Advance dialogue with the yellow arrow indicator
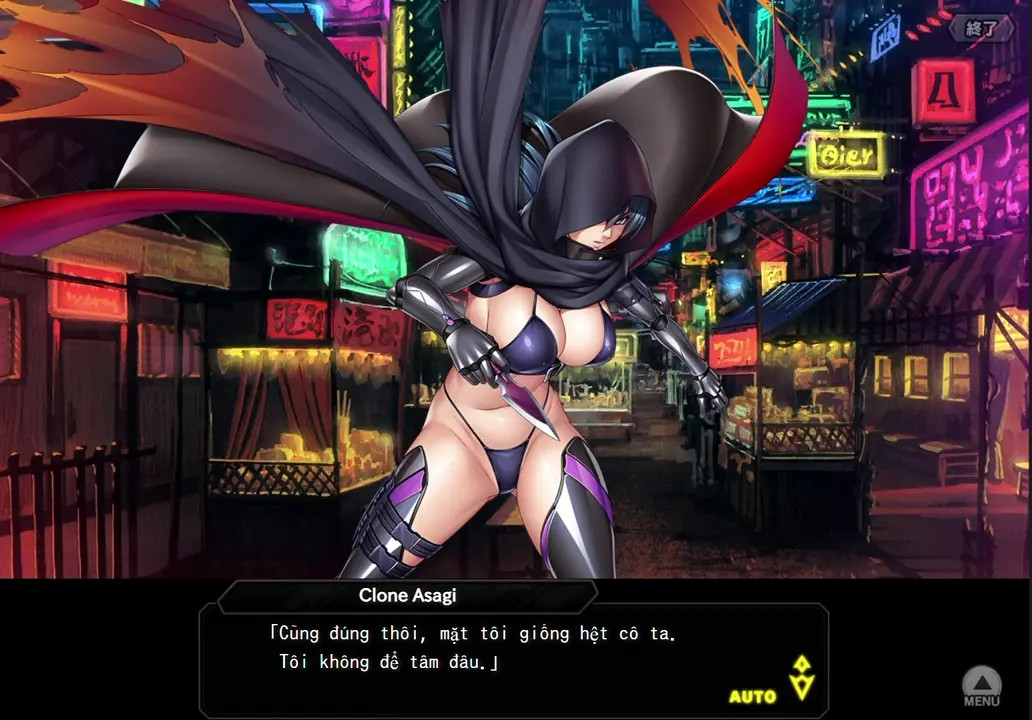Viewport: 1032px width, 720px height. 801,677
